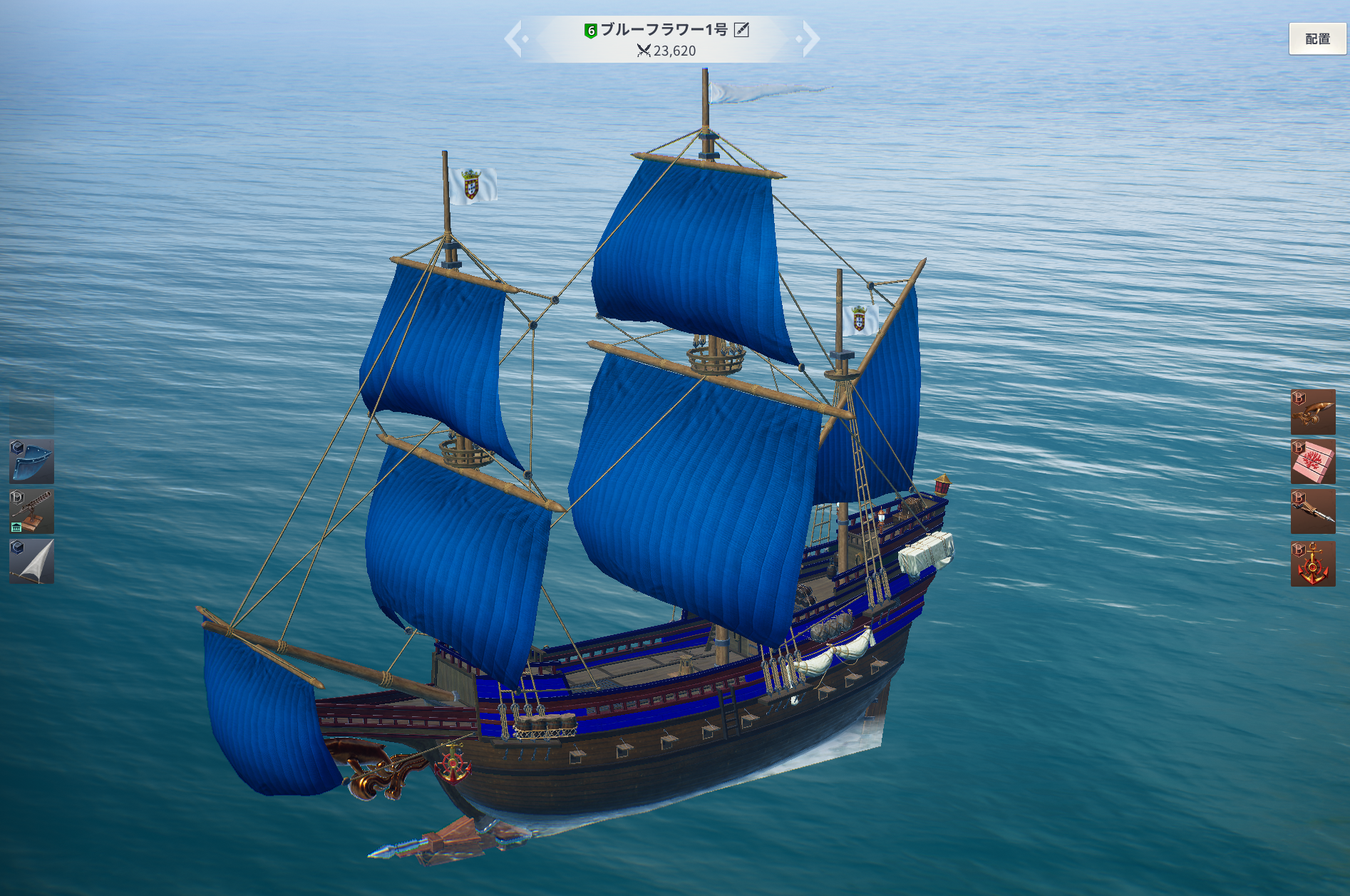Select the blue armor plate equipment slot
The height and width of the screenshot is (896, 1350).
[32, 461]
